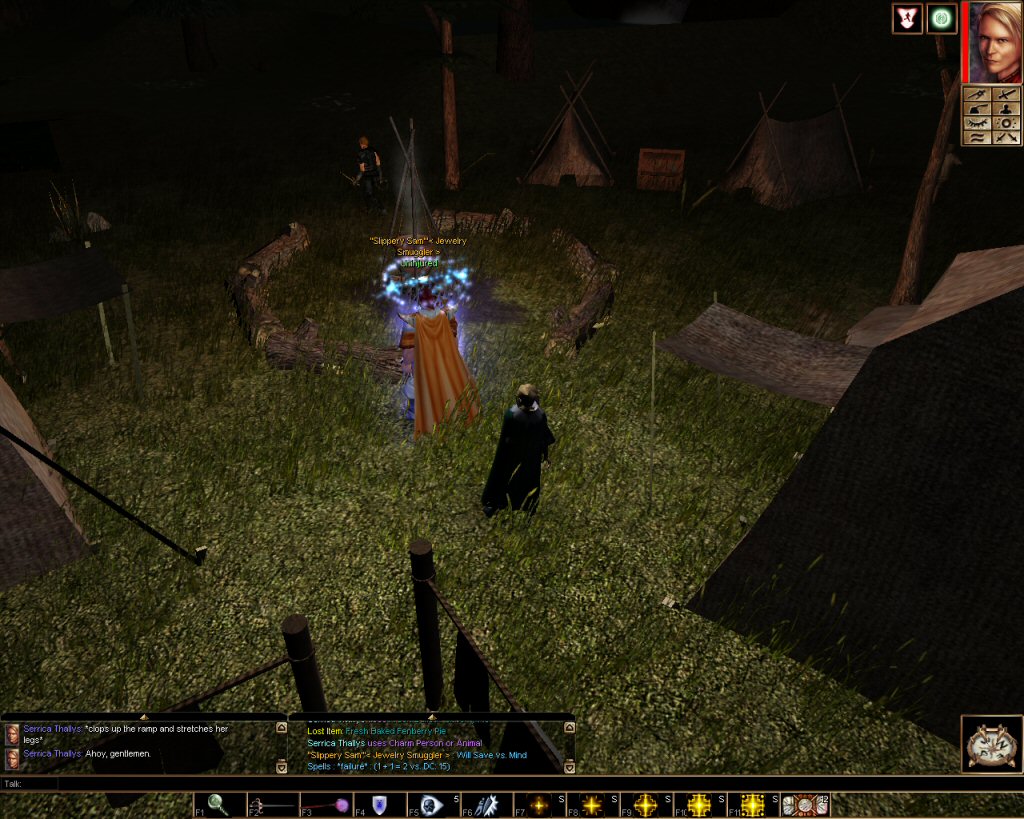This screenshot has width=1024, height=819.
Task: Click the closed eye button under the portrait
Action: pyautogui.click(x=977, y=123)
